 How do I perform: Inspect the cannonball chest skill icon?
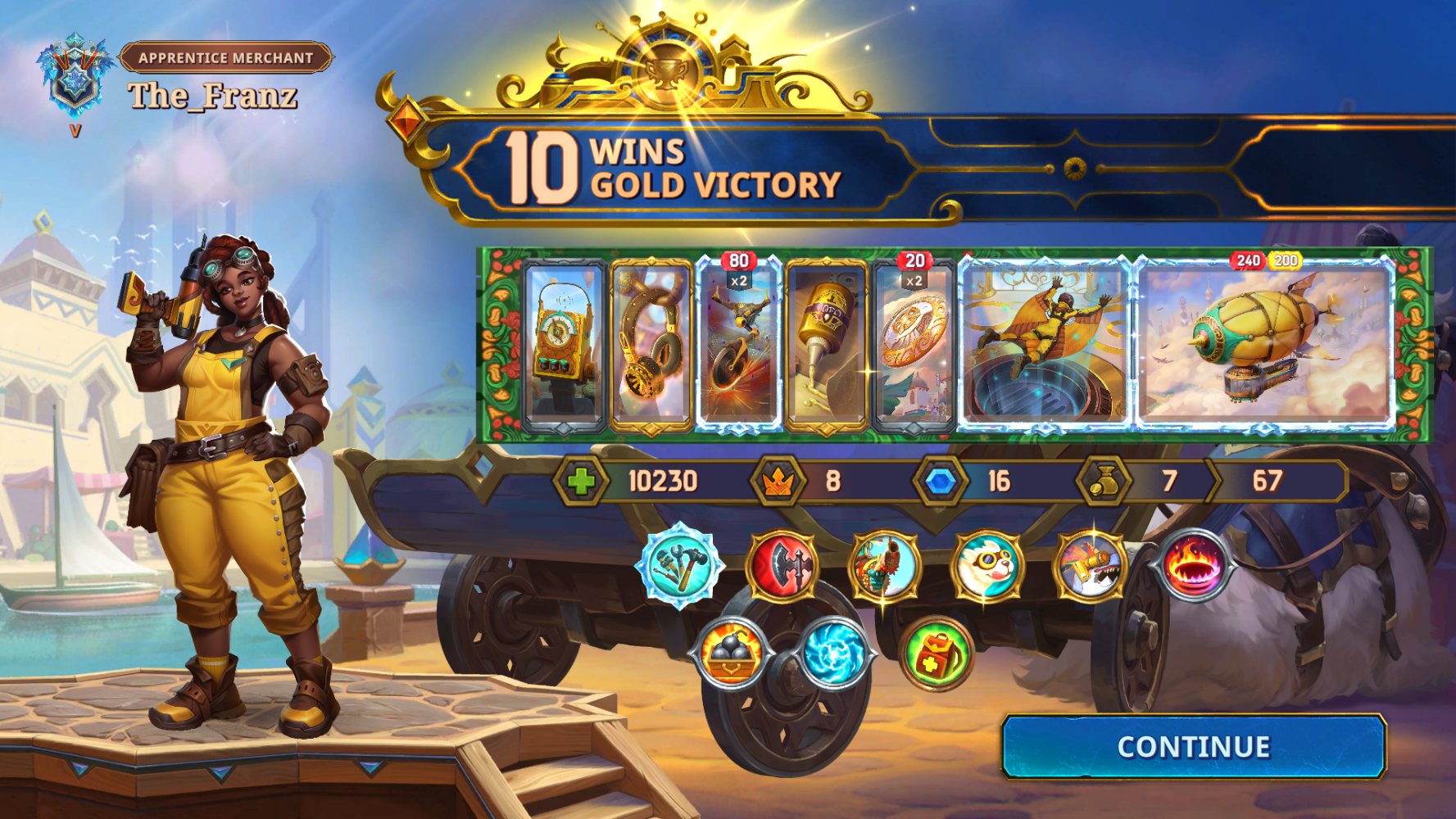pyautogui.click(x=731, y=654)
